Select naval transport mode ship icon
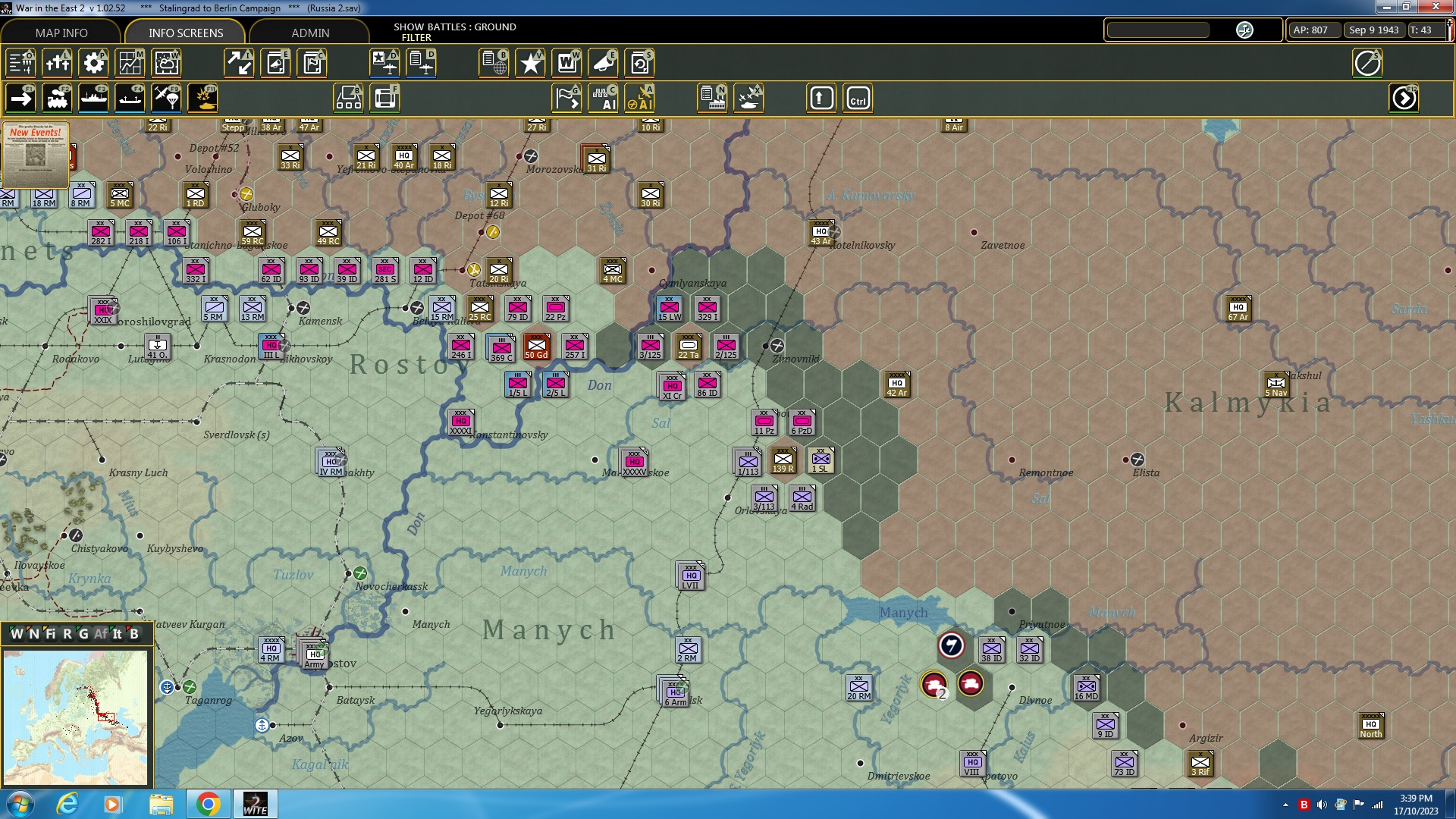1456x819 pixels. pyautogui.click(x=94, y=98)
